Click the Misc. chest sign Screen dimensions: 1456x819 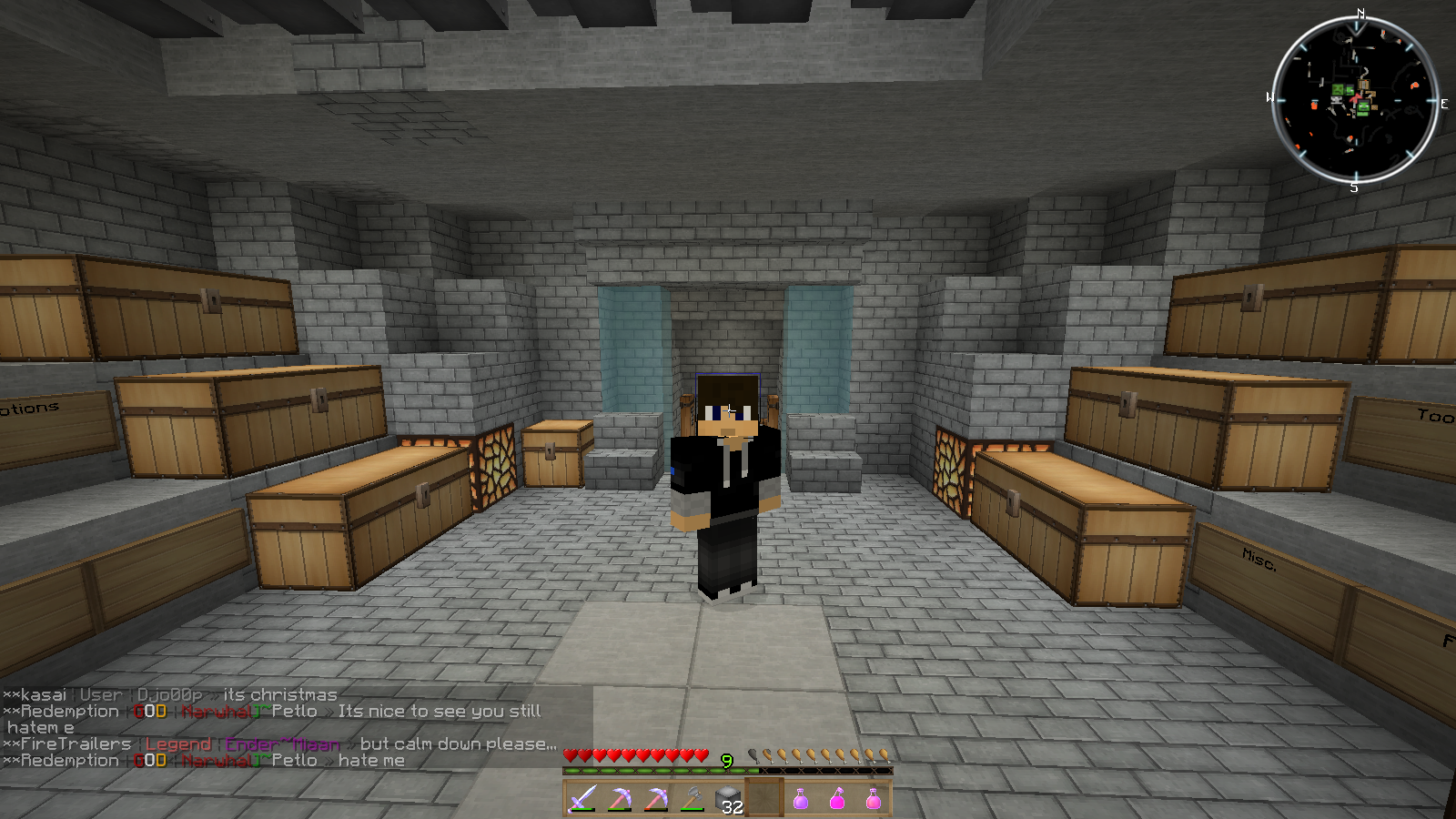point(1260,560)
